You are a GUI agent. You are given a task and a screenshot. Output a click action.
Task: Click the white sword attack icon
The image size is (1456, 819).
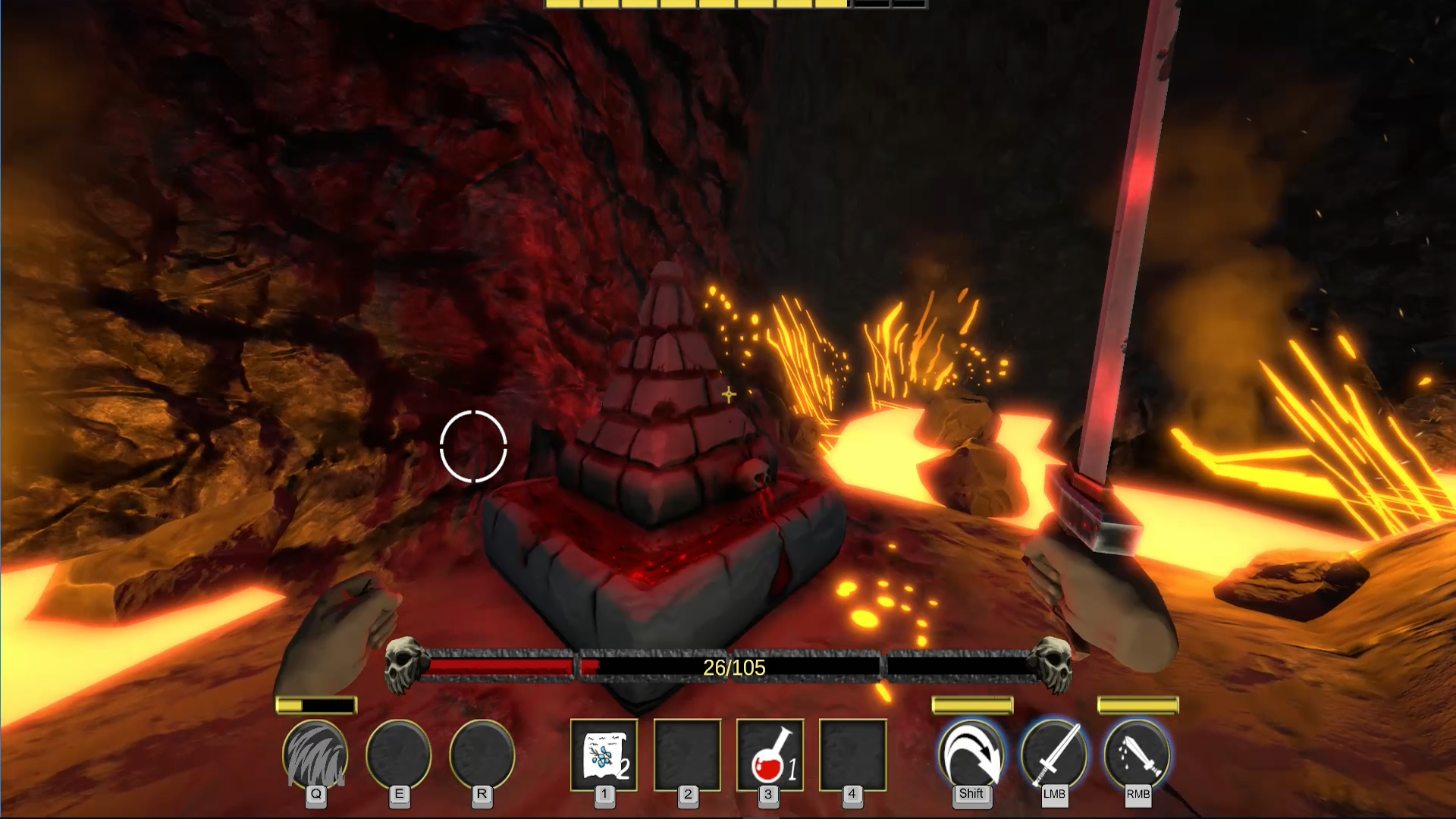pos(1054,755)
